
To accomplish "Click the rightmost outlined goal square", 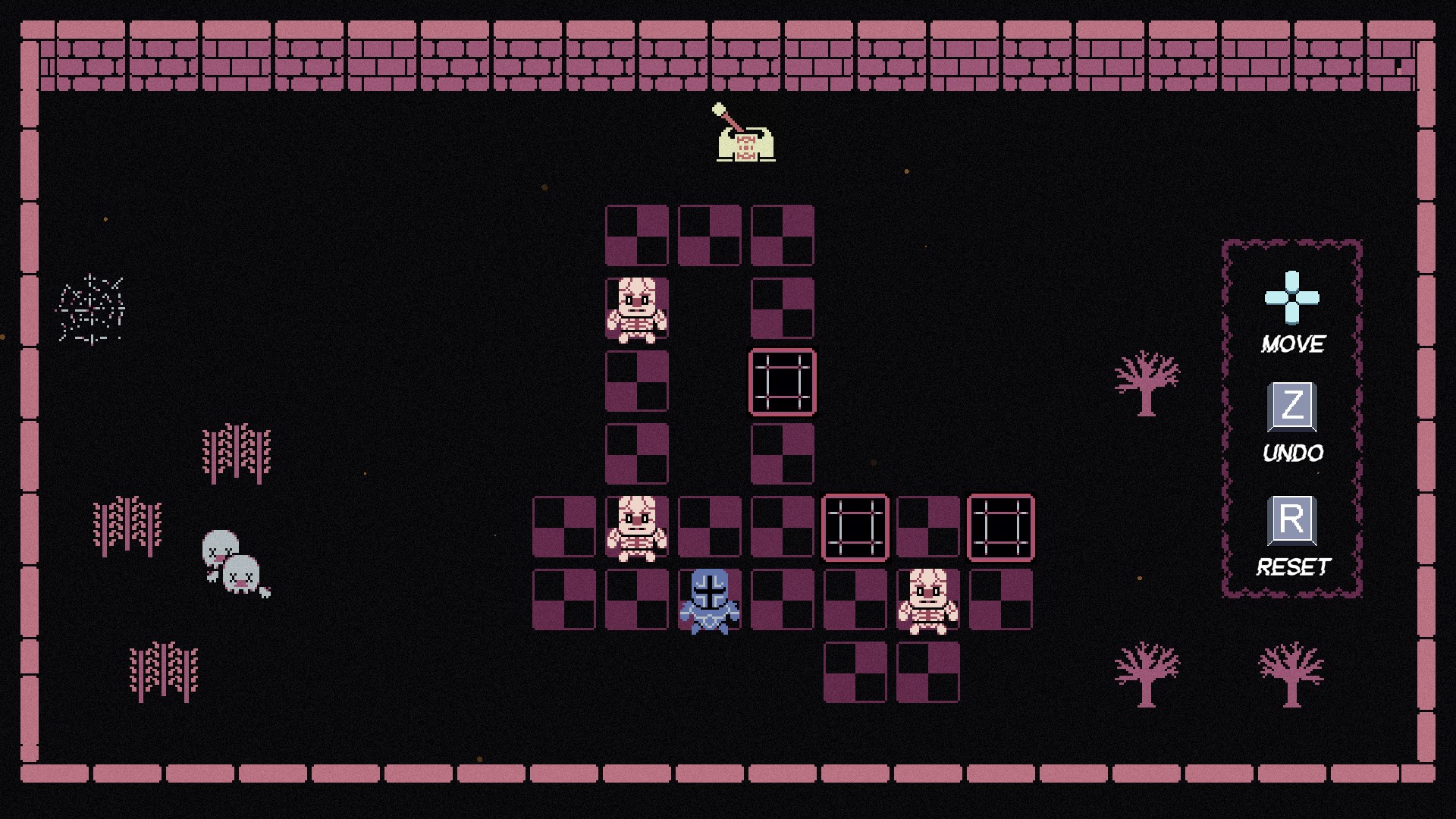I will tap(1000, 529).
